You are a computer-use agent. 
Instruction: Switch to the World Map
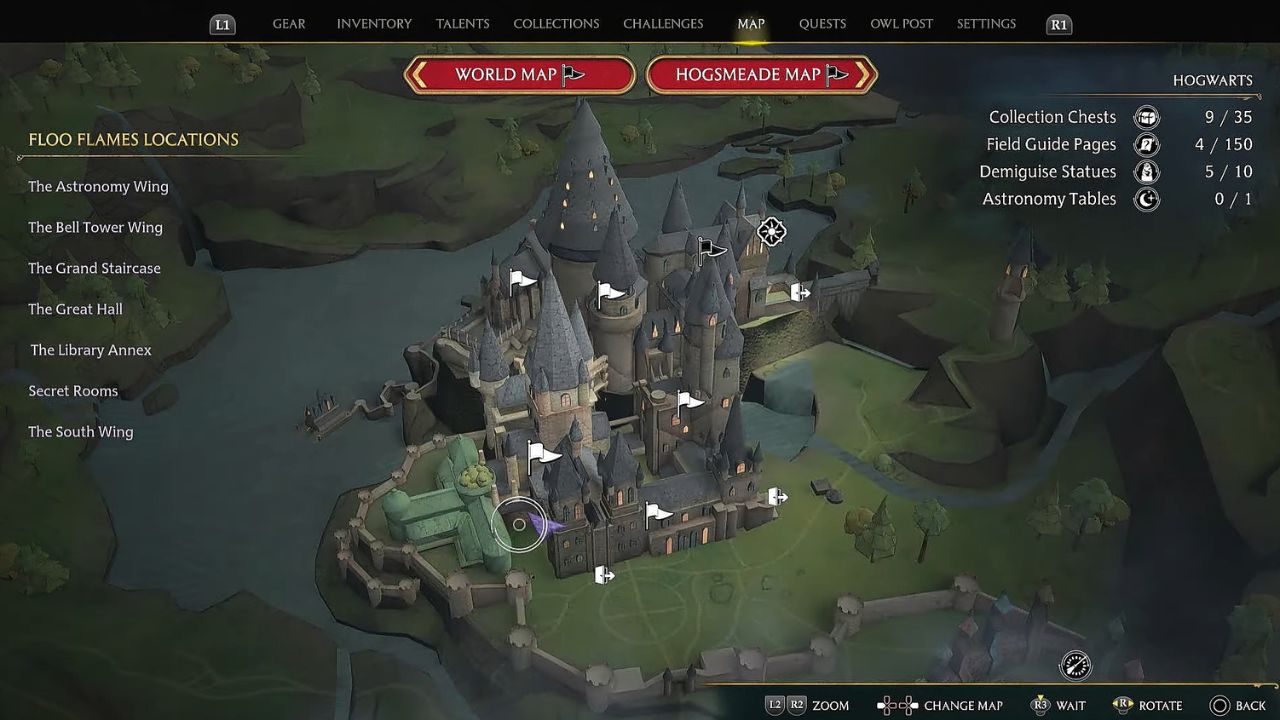pyautogui.click(x=520, y=75)
